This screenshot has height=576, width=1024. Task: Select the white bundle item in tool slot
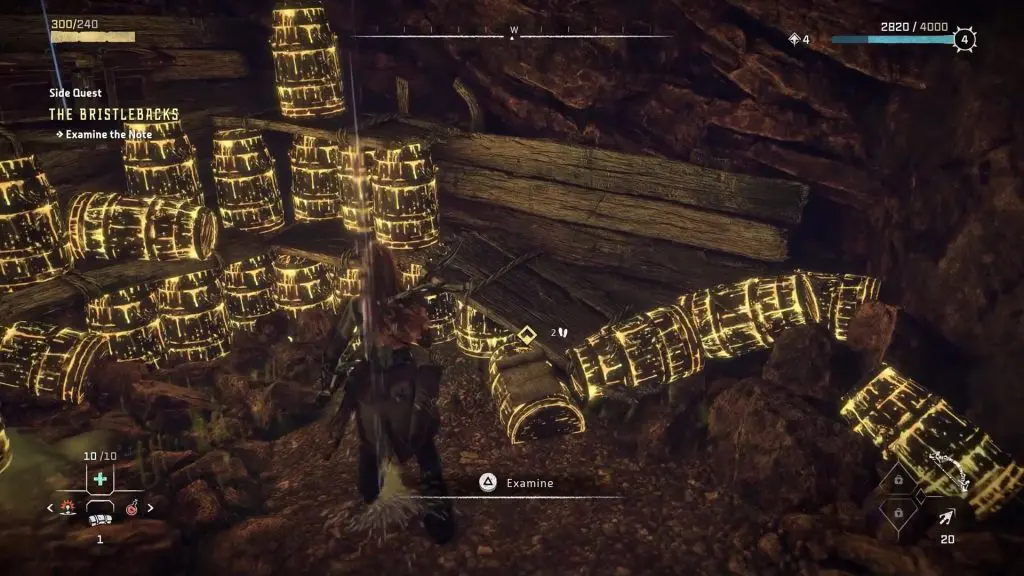click(x=100, y=519)
